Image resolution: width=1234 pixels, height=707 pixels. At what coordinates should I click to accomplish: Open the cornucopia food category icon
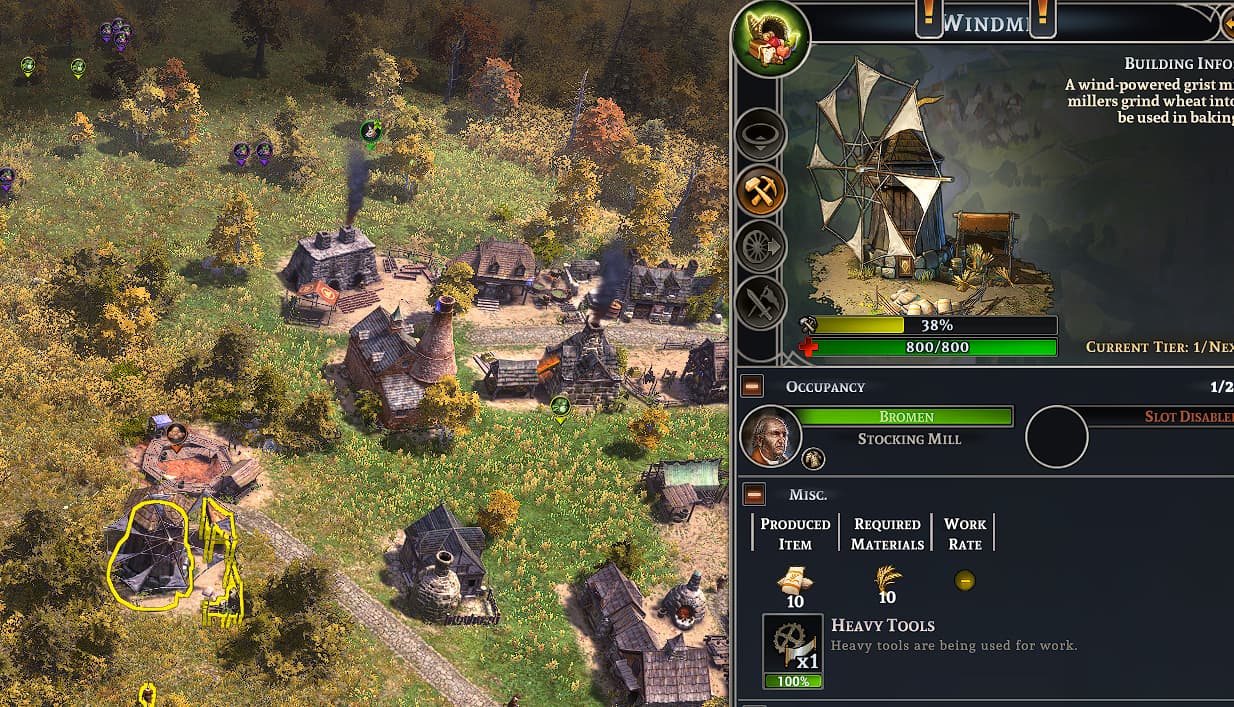(770, 40)
